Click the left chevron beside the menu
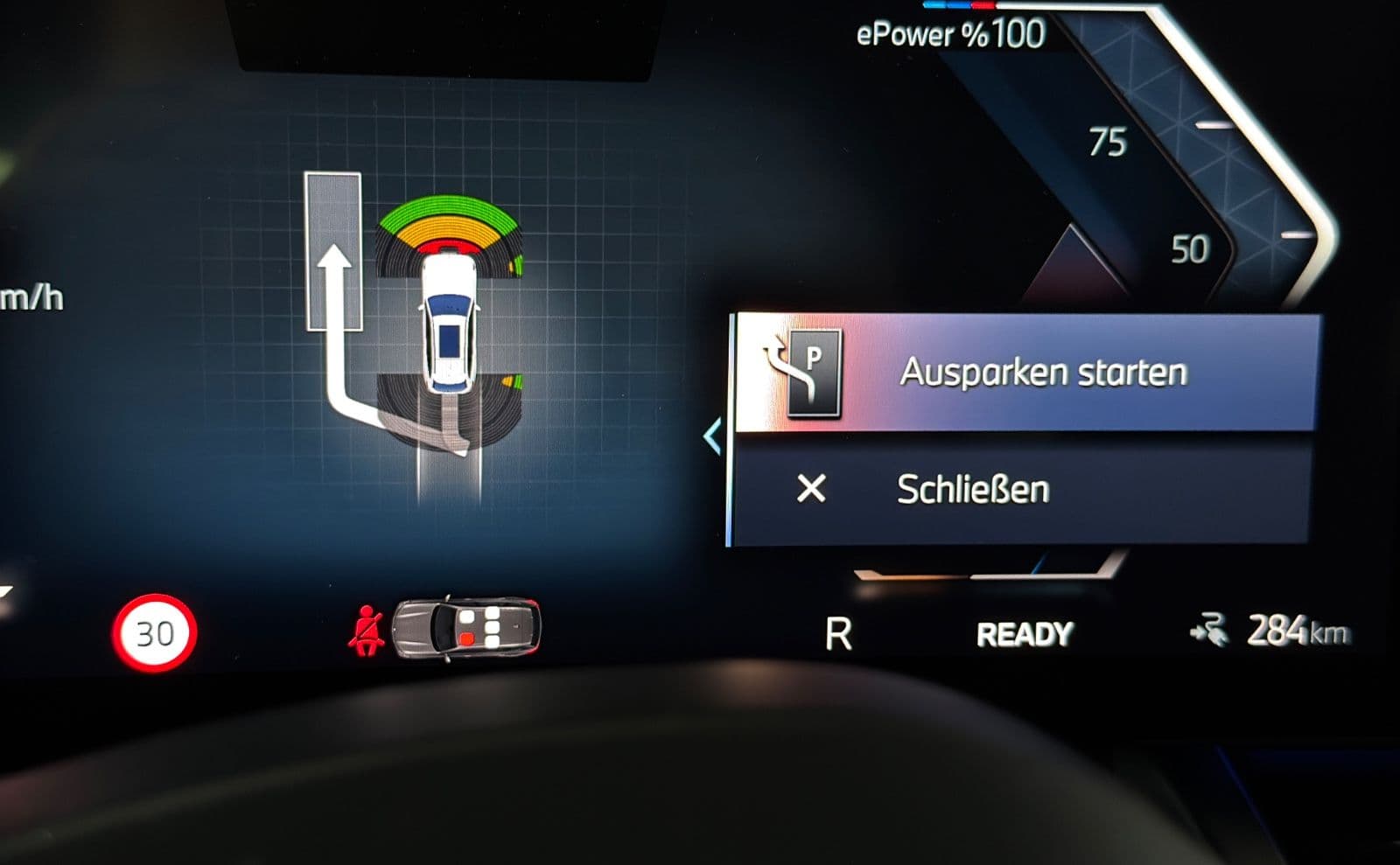This screenshot has height=865, width=1400. pos(713,436)
